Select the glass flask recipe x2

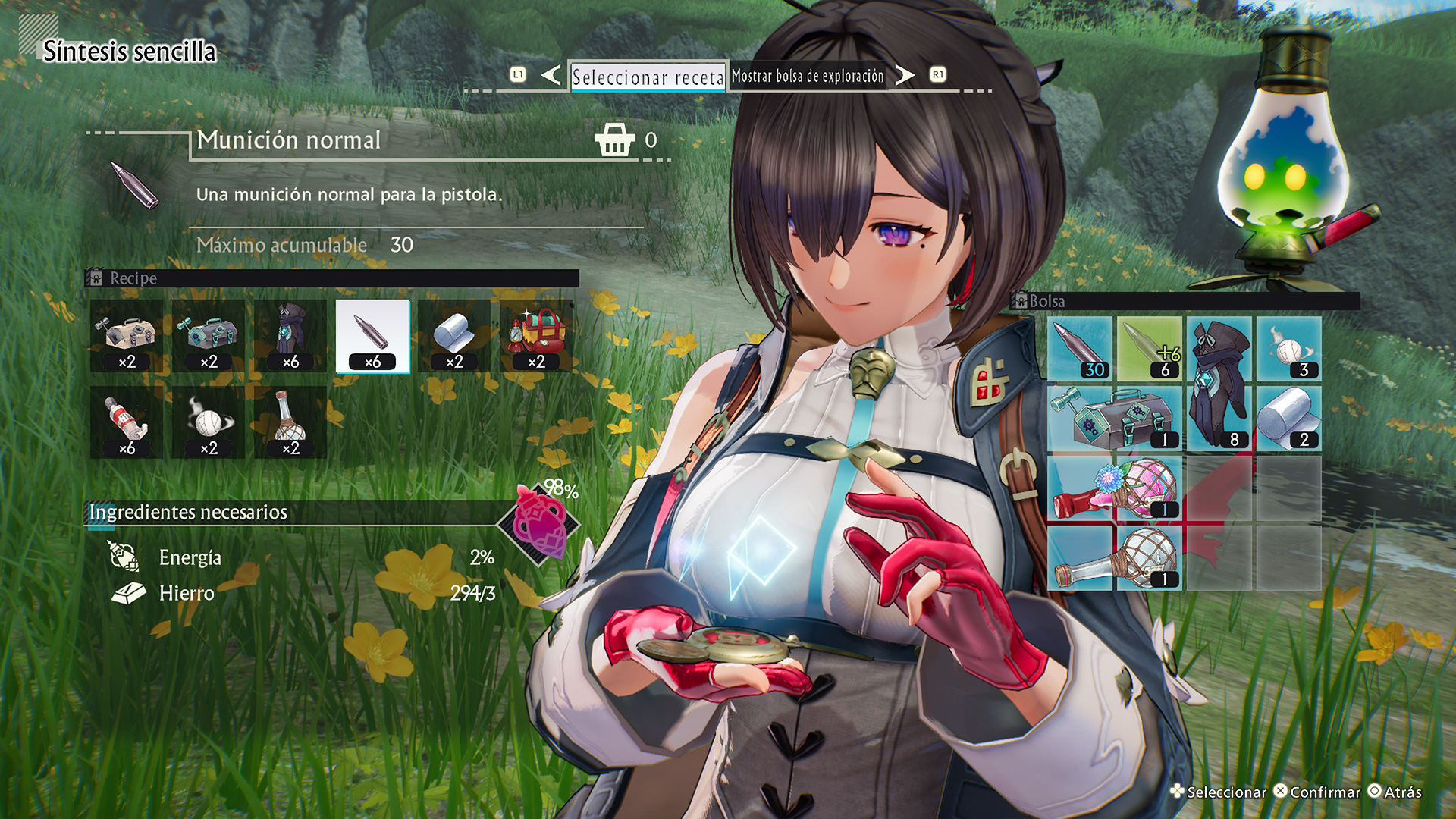(290, 422)
